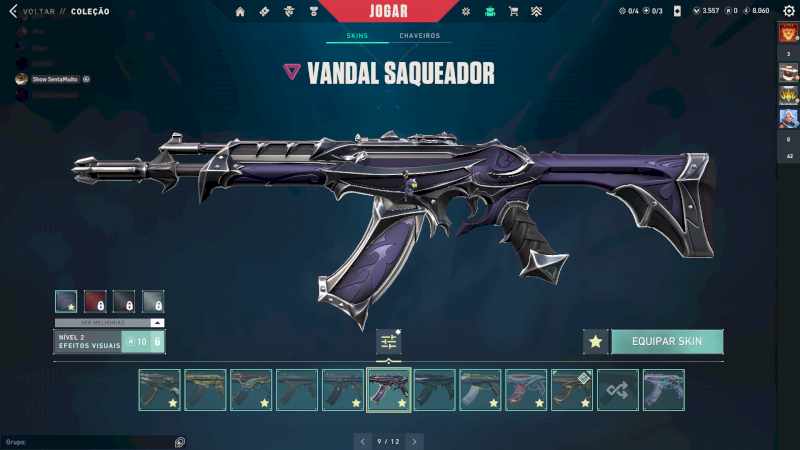Mark this skin as favorite with star button
800x450 pixels.
tap(596, 341)
